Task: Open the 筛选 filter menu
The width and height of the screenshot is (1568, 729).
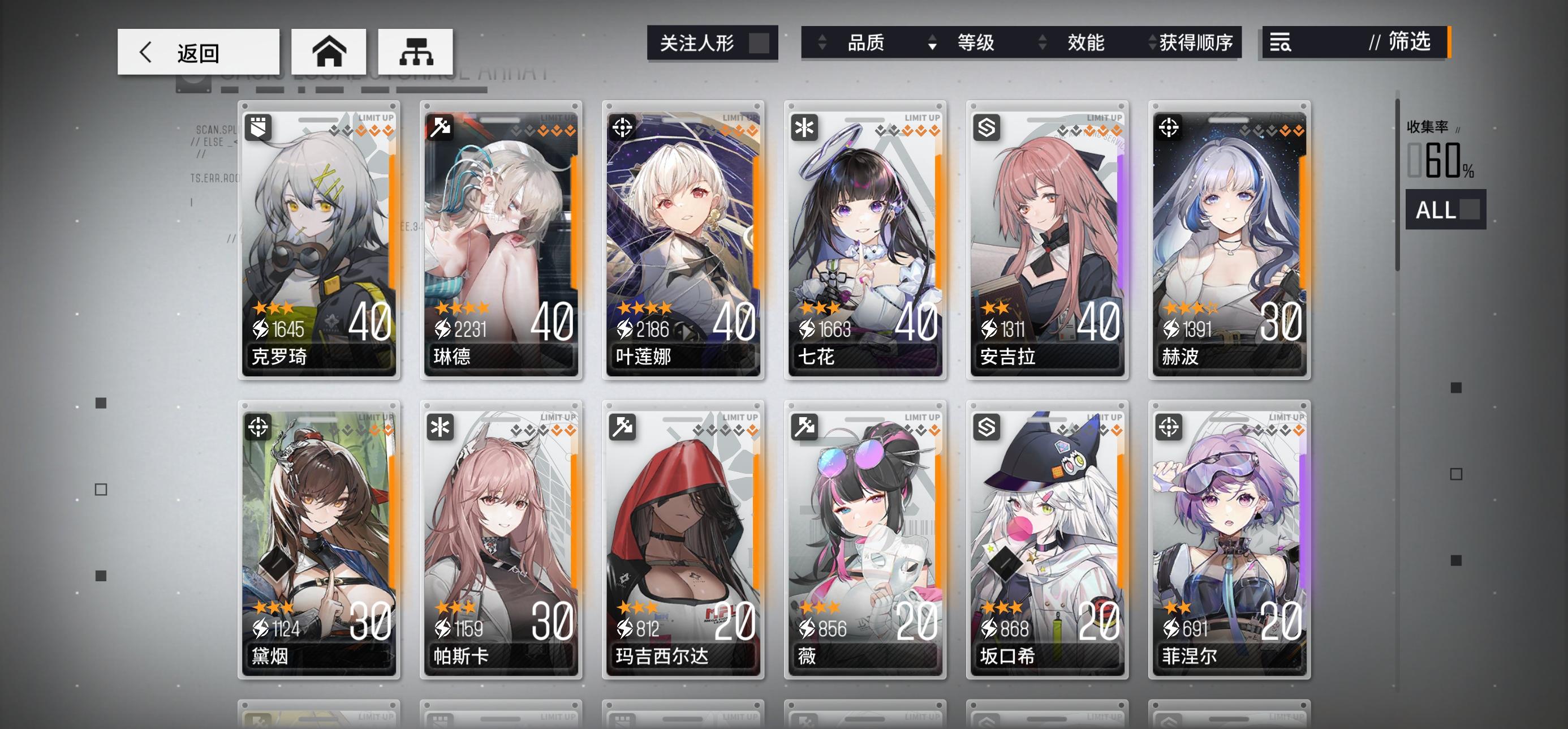Action: (x=1406, y=43)
